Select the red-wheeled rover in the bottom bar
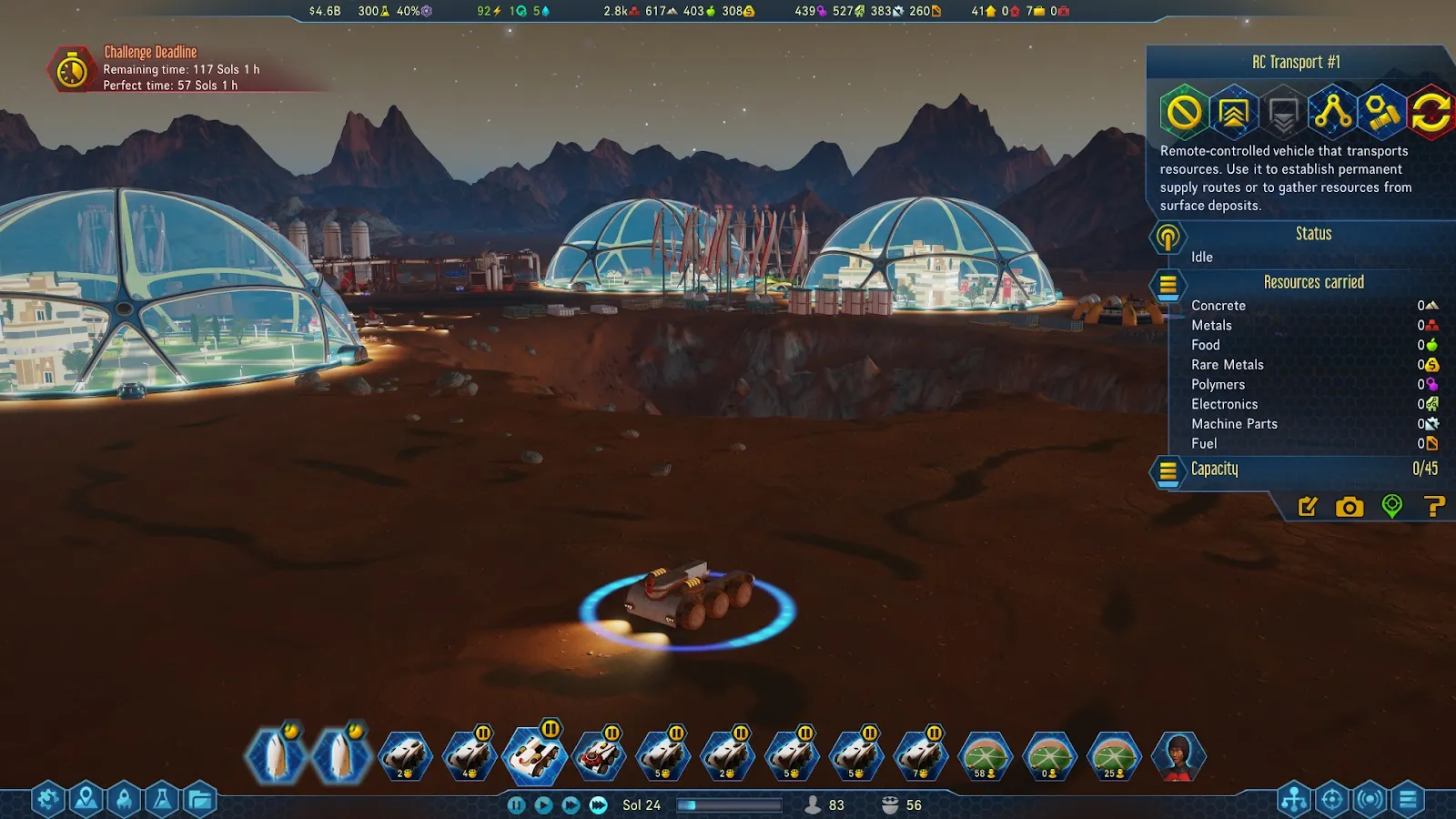Image resolution: width=1456 pixels, height=819 pixels. click(x=599, y=756)
